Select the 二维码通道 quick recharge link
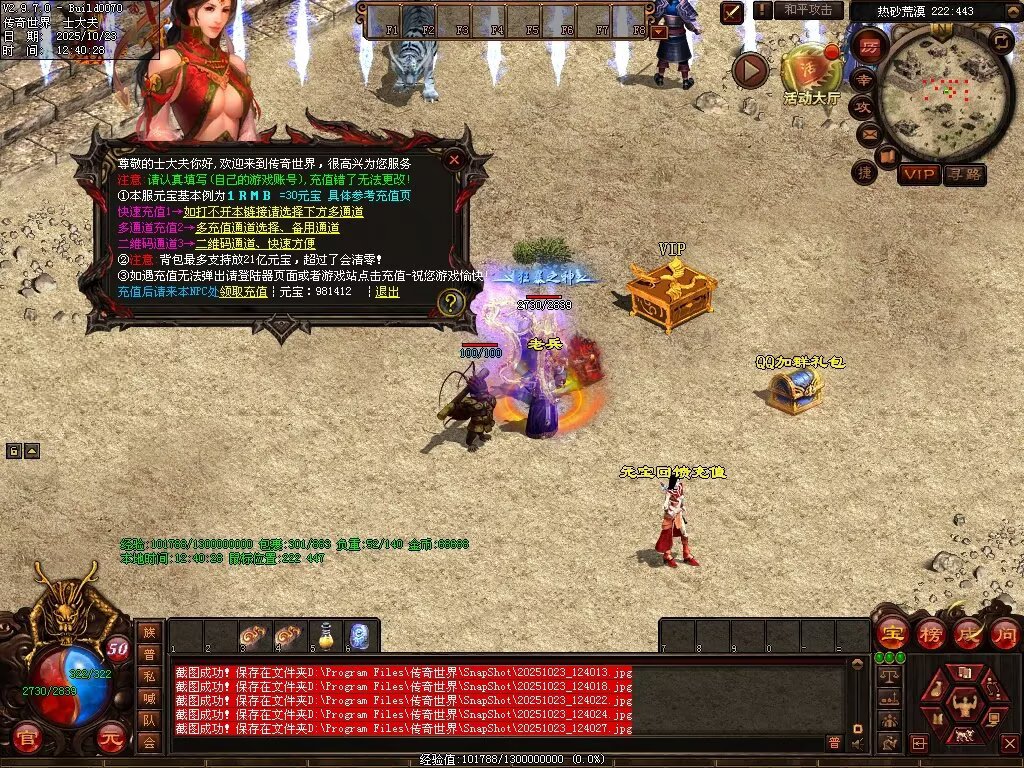 coord(255,244)
